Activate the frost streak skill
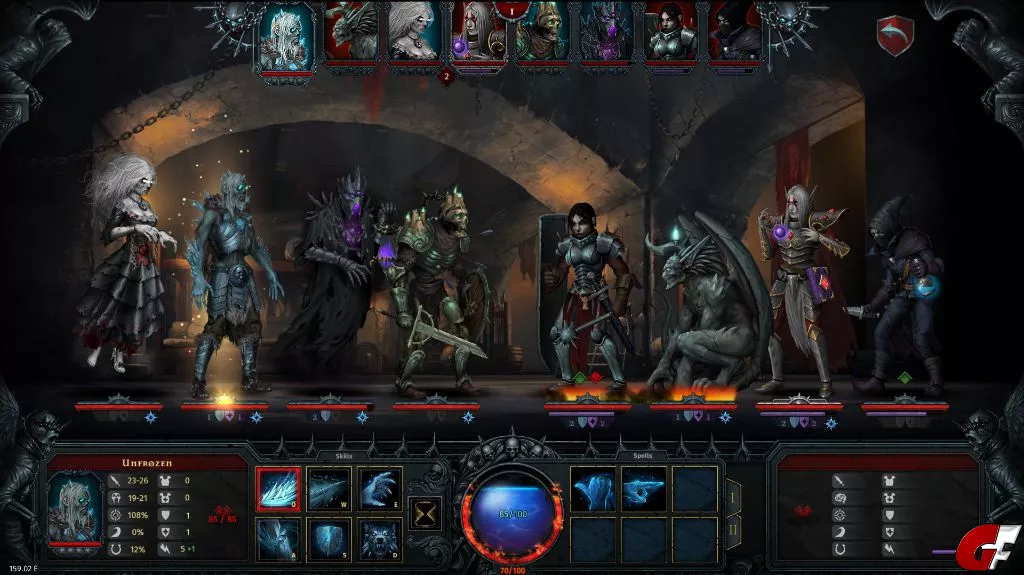The width and height of the screenshot is (1024, 575). pos(329,489)
